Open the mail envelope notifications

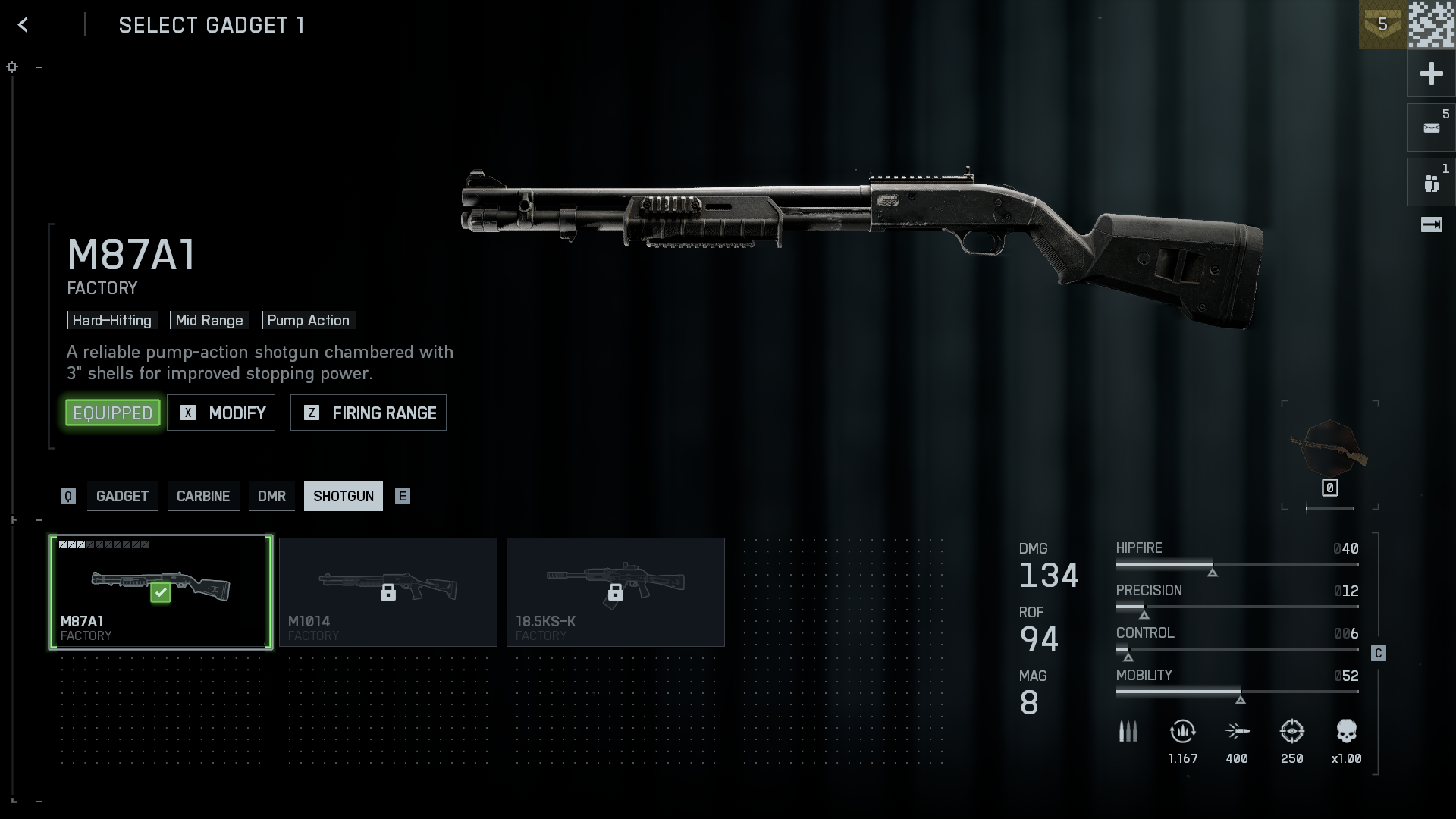1431,127
